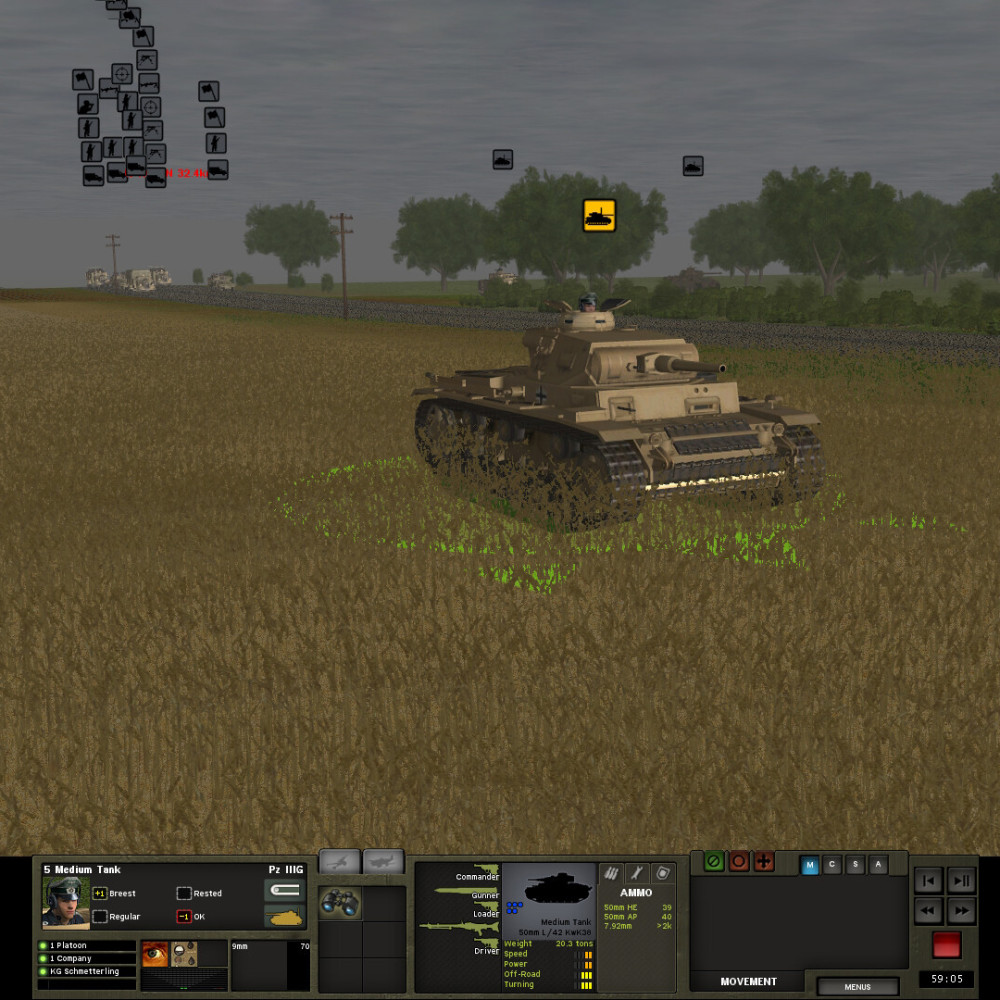Toggle play/pause of the turn playback
Viewport: 1000px width, 1000px height.
pyautogui.click(x=961, y=881)
